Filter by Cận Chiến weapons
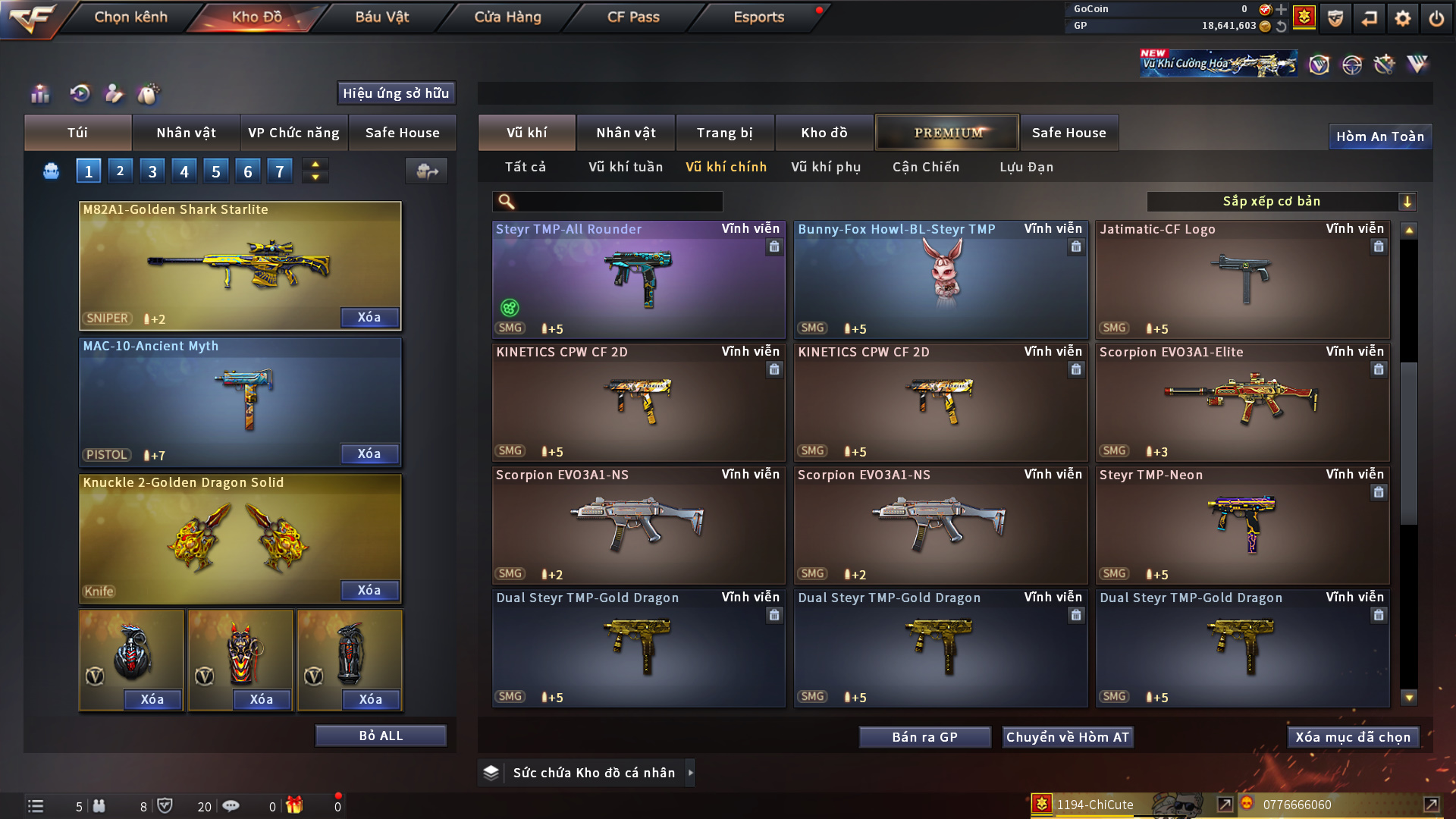This screenshot has width=1456, height=819. click(925, 167)
